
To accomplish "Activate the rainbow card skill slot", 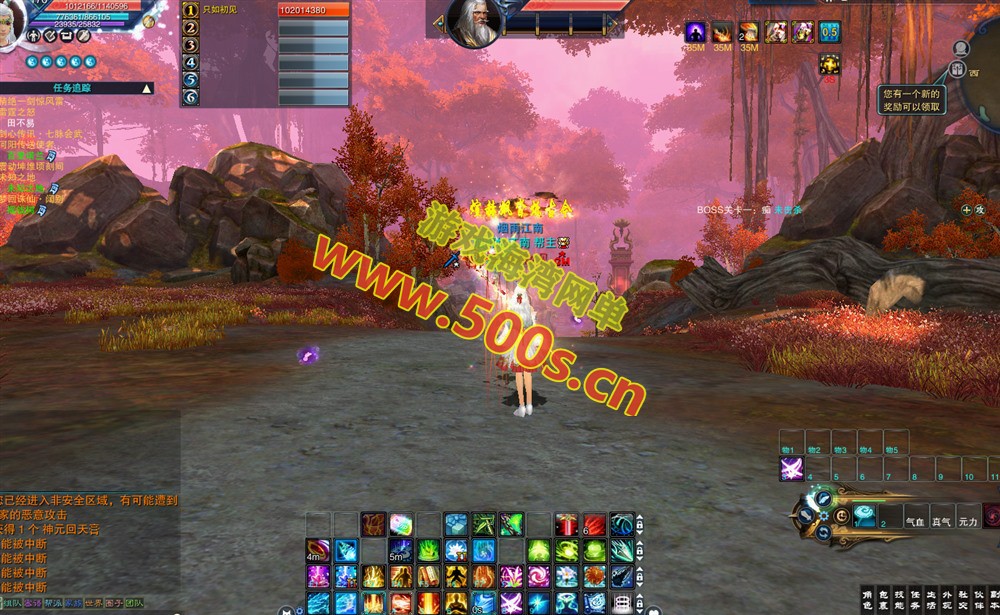I will [x=401, y=523].
